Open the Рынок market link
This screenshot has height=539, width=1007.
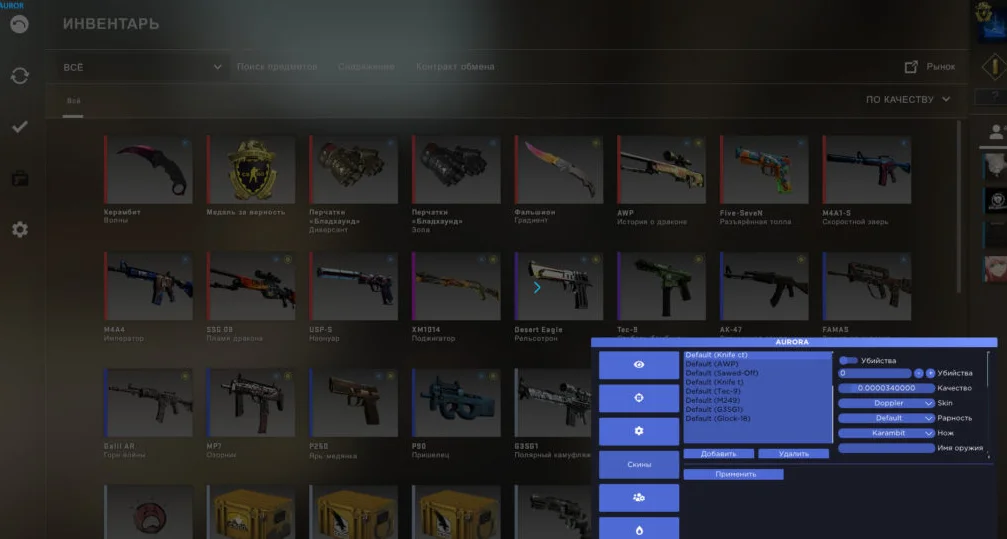[x=930, y=66]
